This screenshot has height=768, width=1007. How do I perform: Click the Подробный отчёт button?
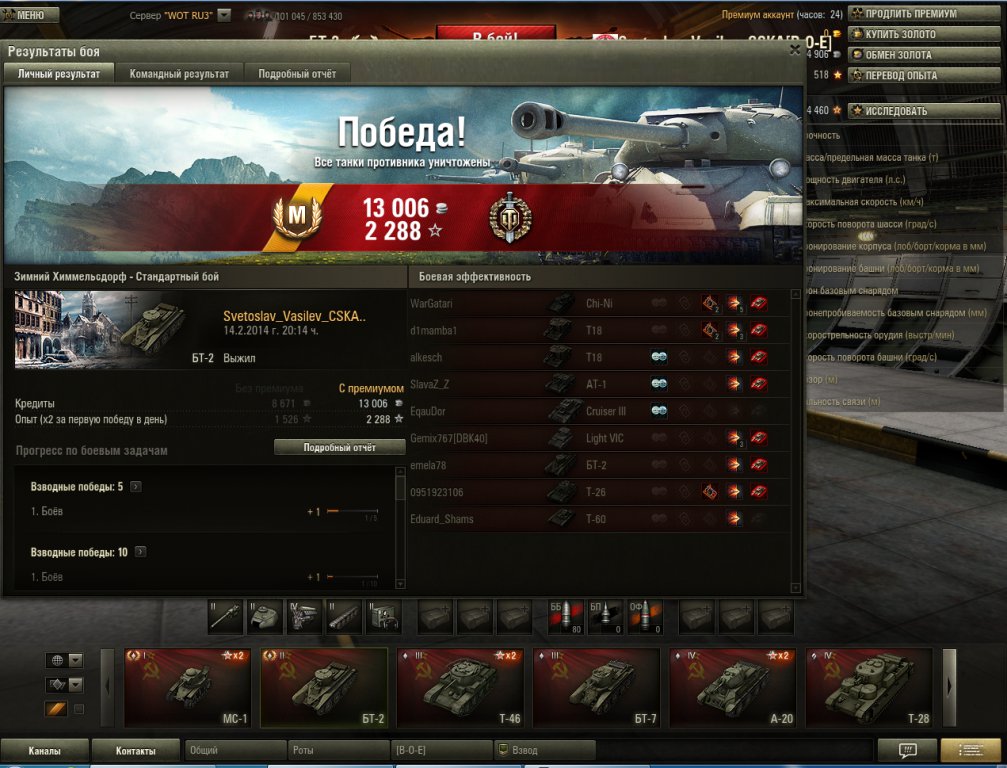click(339, 448)
